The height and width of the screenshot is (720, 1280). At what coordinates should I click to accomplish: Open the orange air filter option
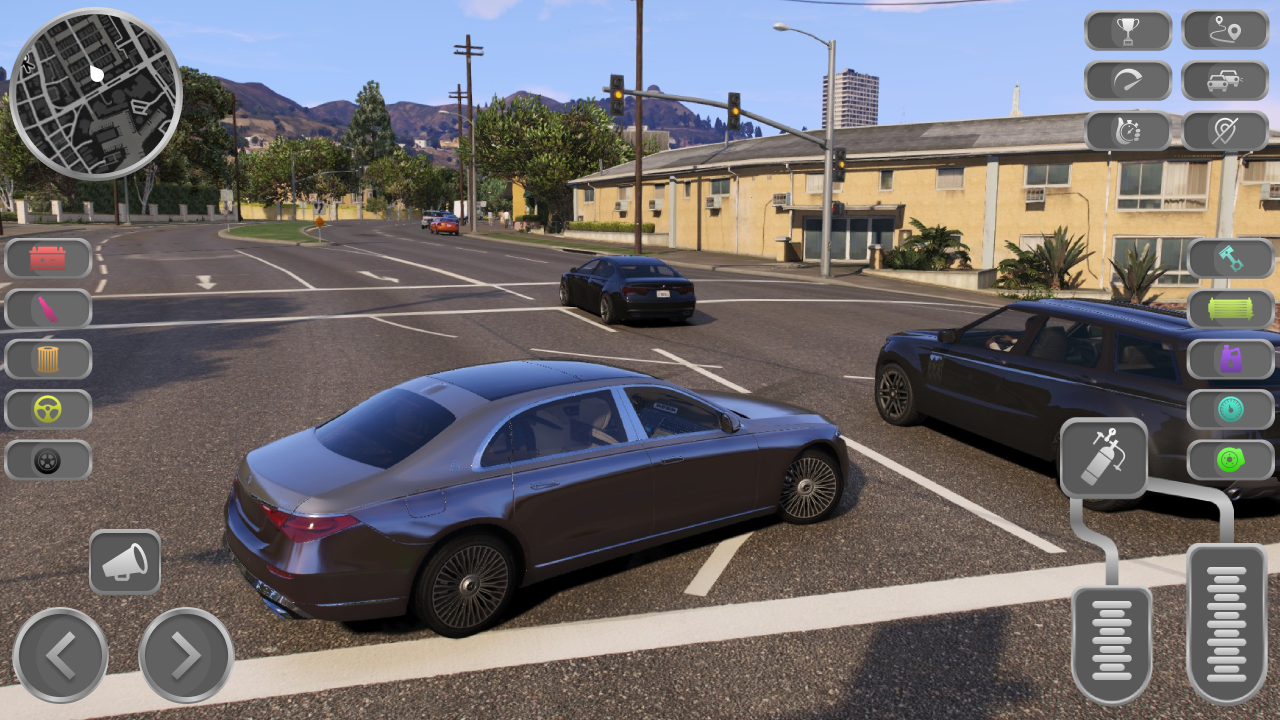47,359
